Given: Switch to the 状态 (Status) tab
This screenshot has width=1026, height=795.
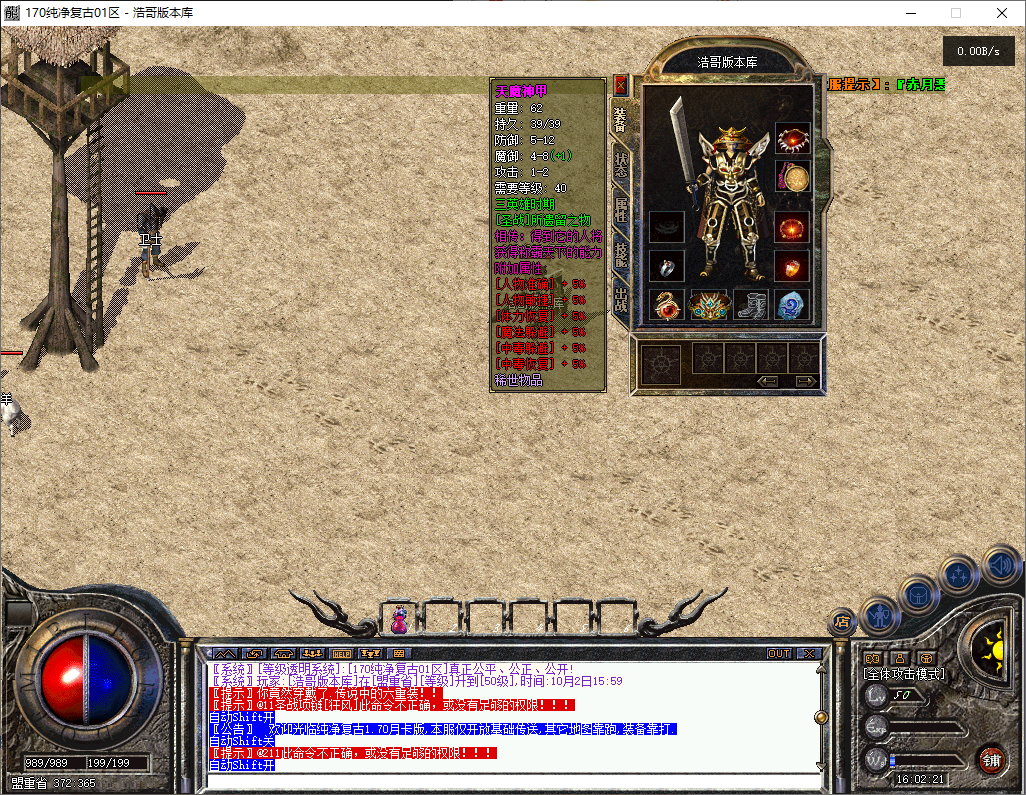Looking at the screenshot, I should coord(621,165).
